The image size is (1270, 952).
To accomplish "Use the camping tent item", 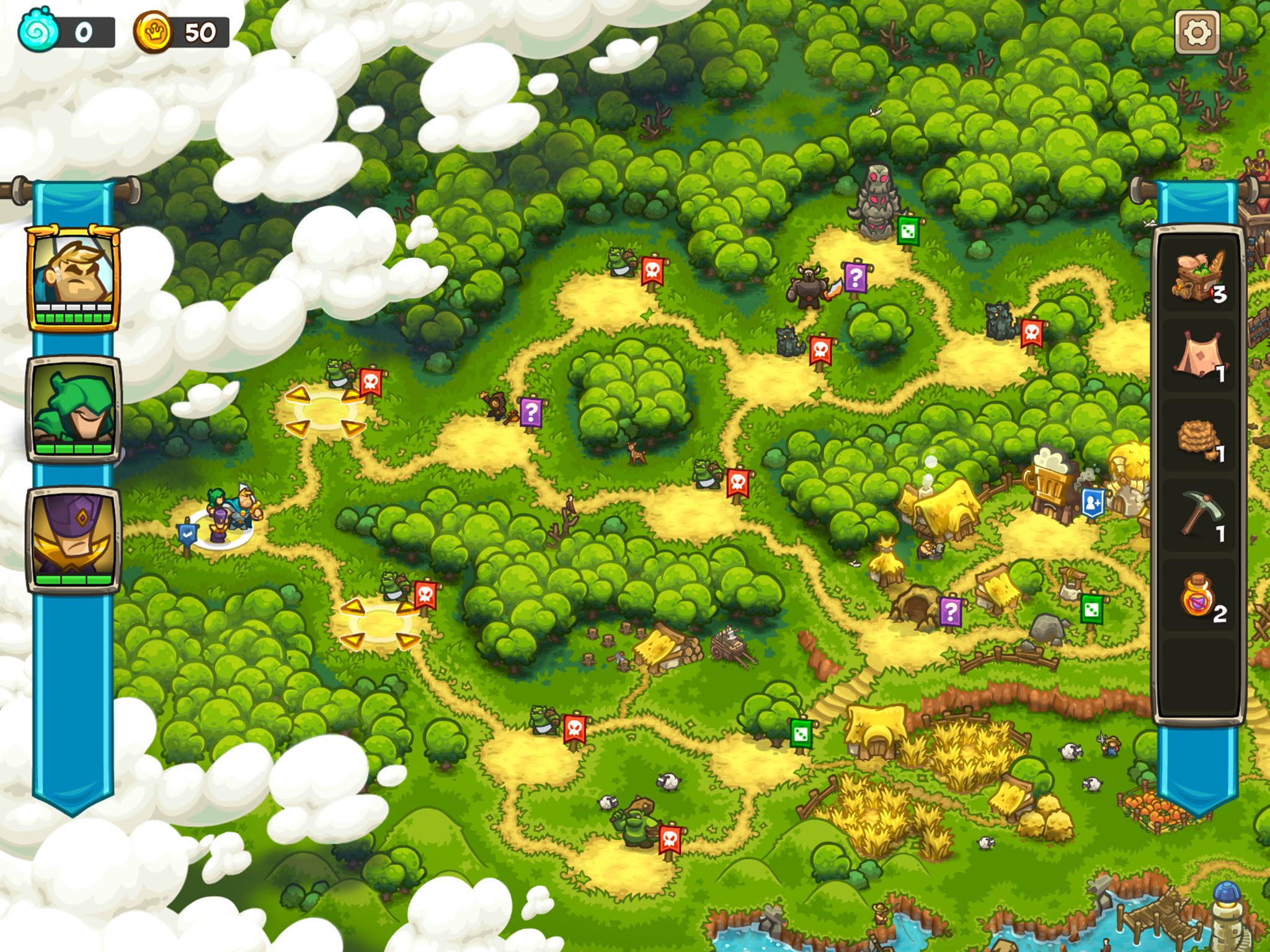I will click(1198, 356).
